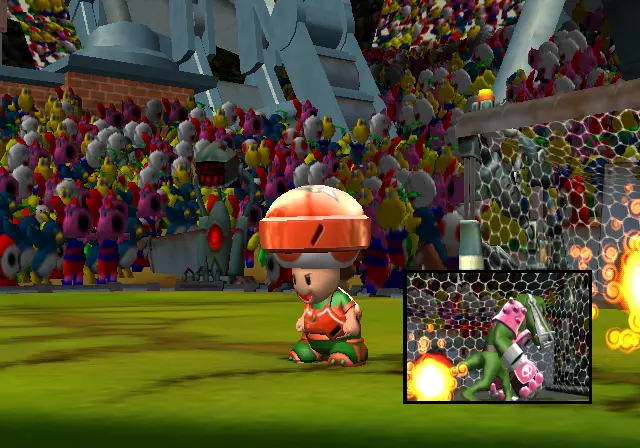Screen dimensions: 640x448
Task: Click the goalkeeper picture-in-picture inset
Action: click(497, 336)
